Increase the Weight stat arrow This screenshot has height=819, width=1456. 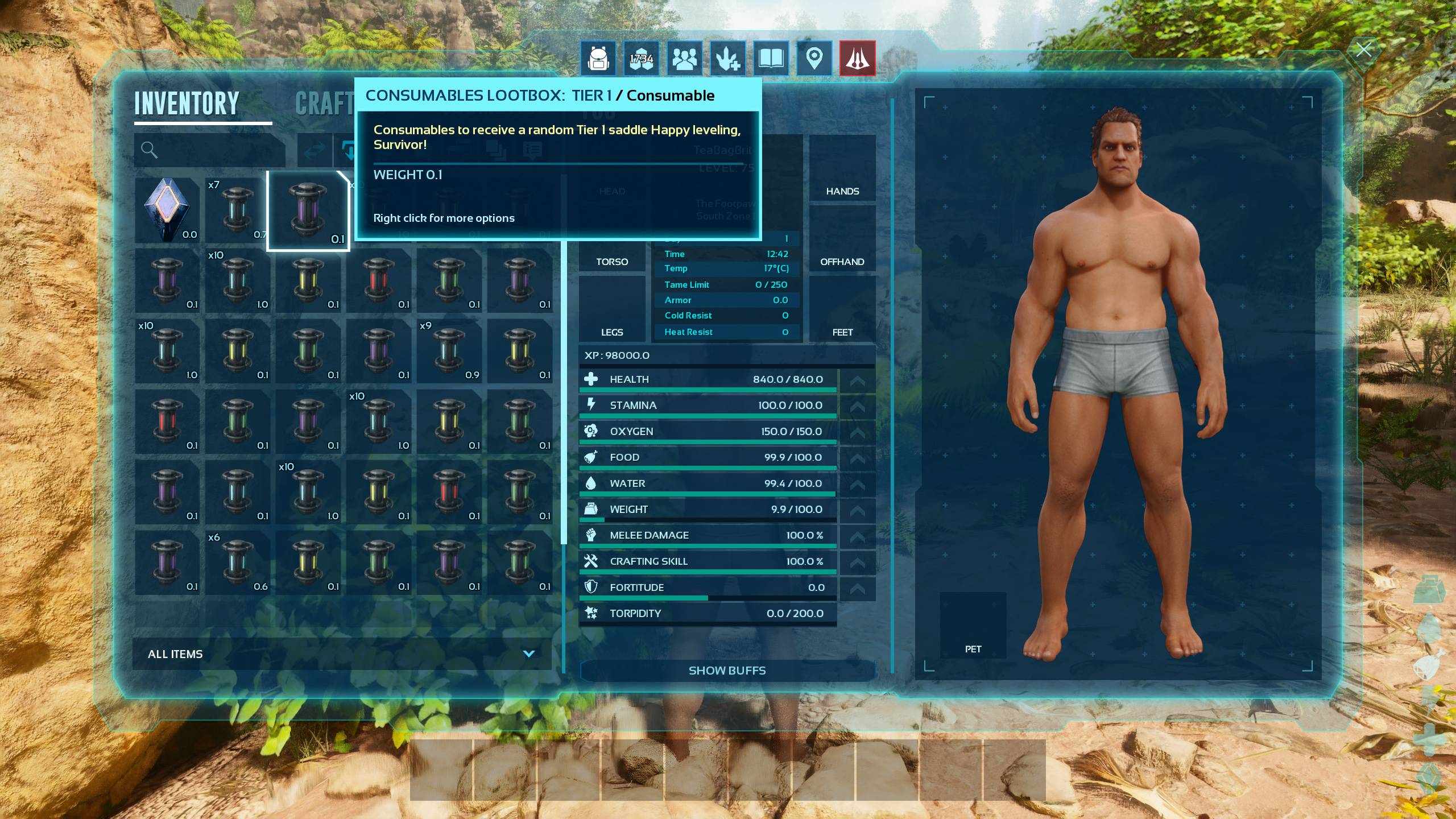(857, 510)
